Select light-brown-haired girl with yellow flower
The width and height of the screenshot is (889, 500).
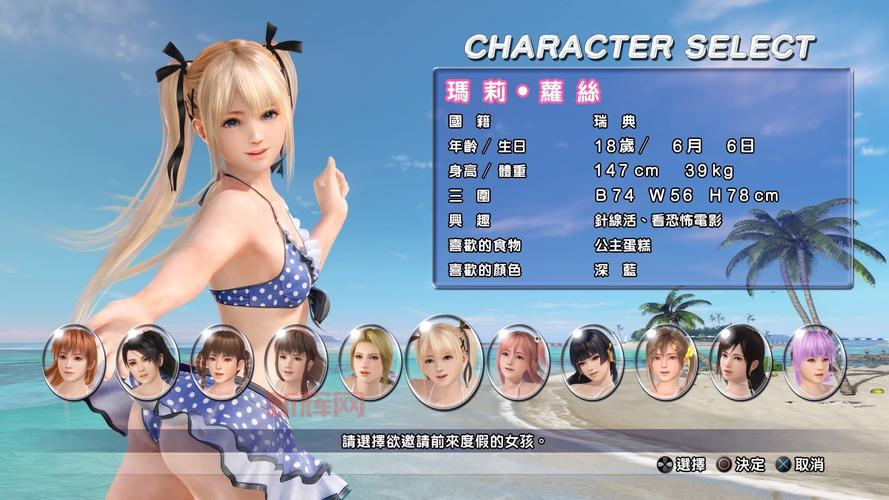point(666,360)
